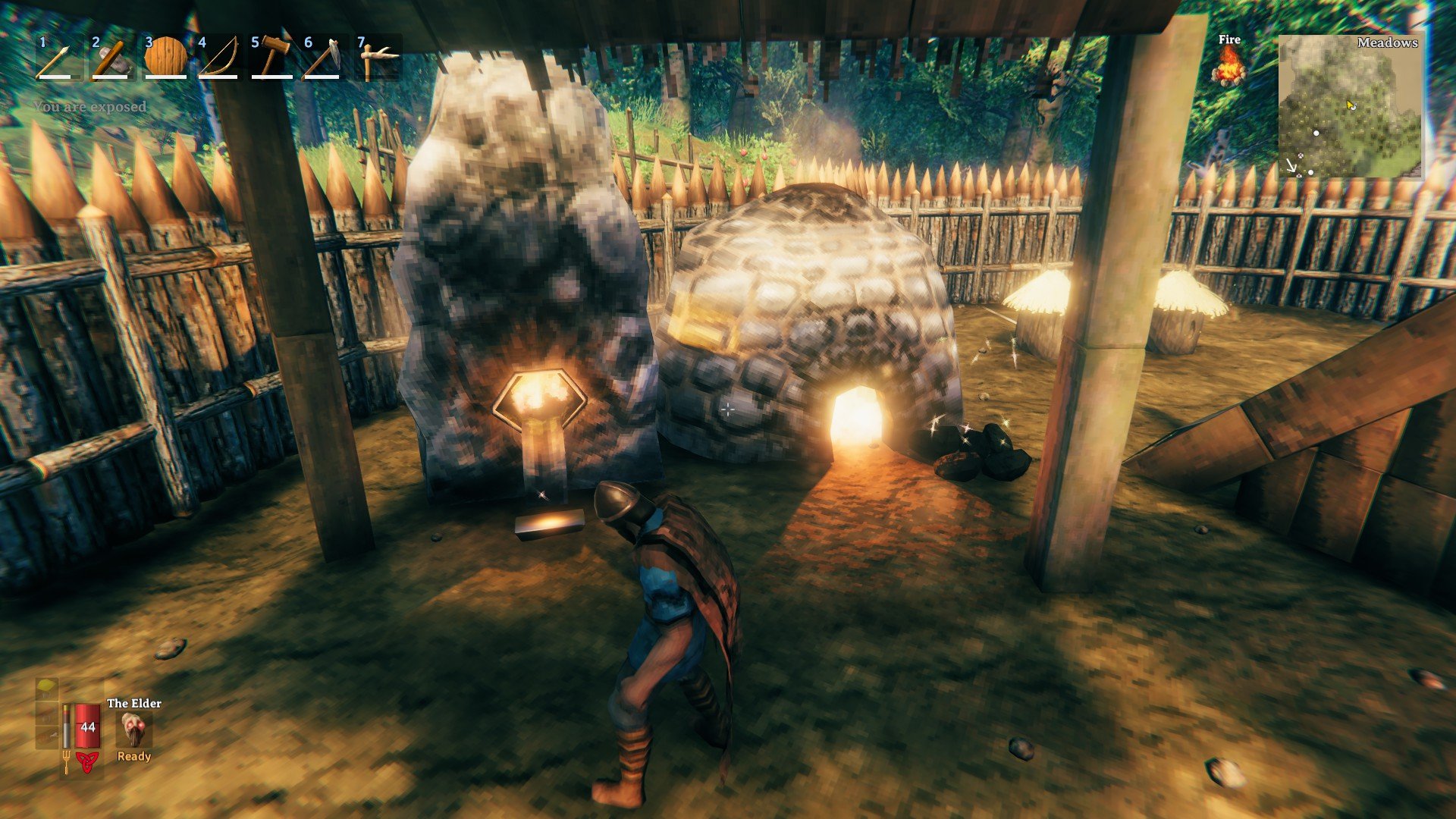1456x819 pixels.
Task: Open the Meadows minimap
Action: tap(1350, 106)
